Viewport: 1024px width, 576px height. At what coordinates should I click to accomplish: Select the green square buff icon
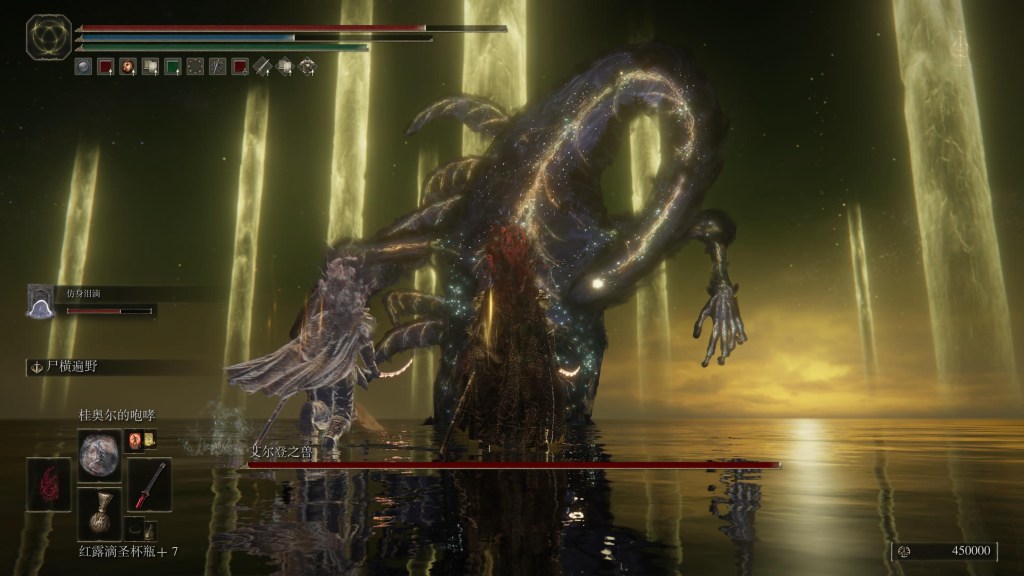pos(172,67)
